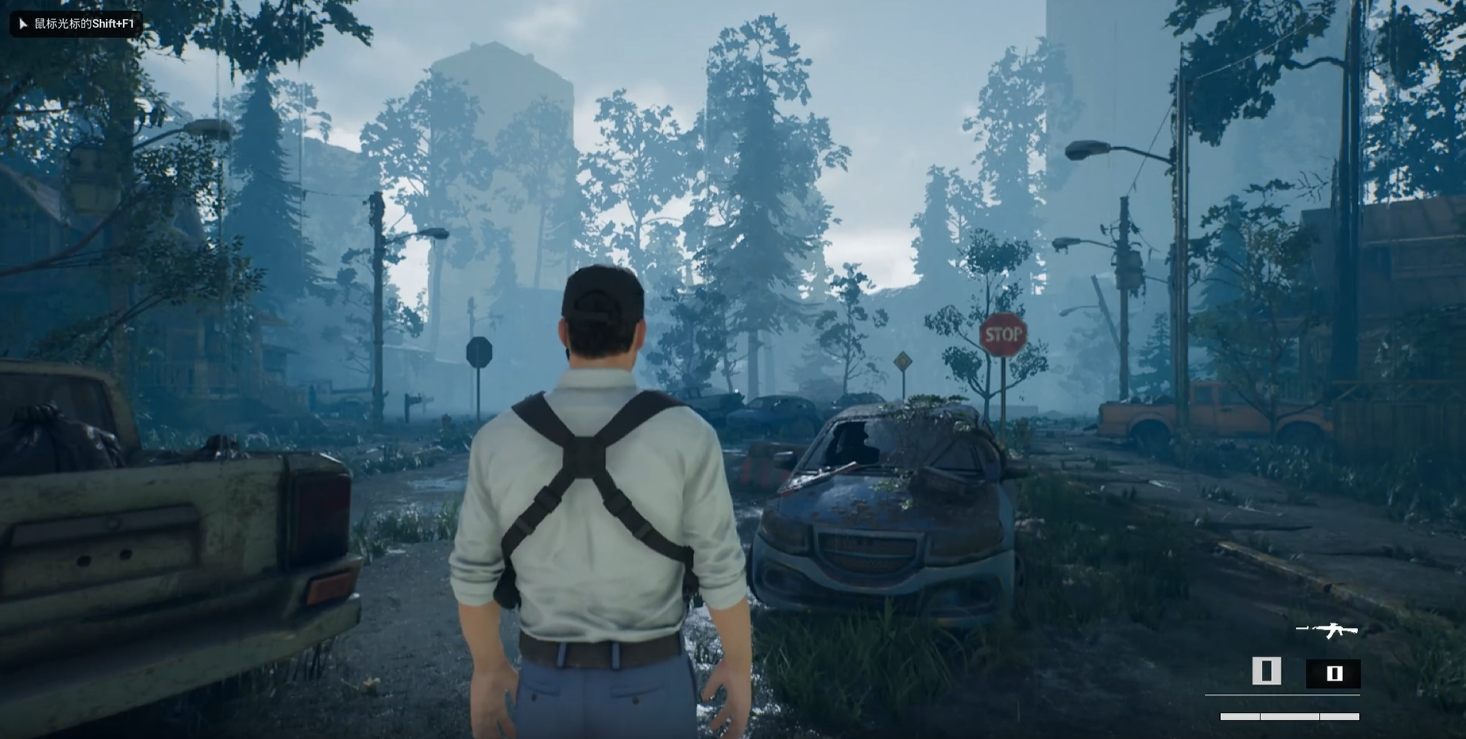Choose the black highlighted magazine slot
Image resolution: width=1466 pixels, height=739 pixels.
pyautogui.click(x=1333, y=673)
